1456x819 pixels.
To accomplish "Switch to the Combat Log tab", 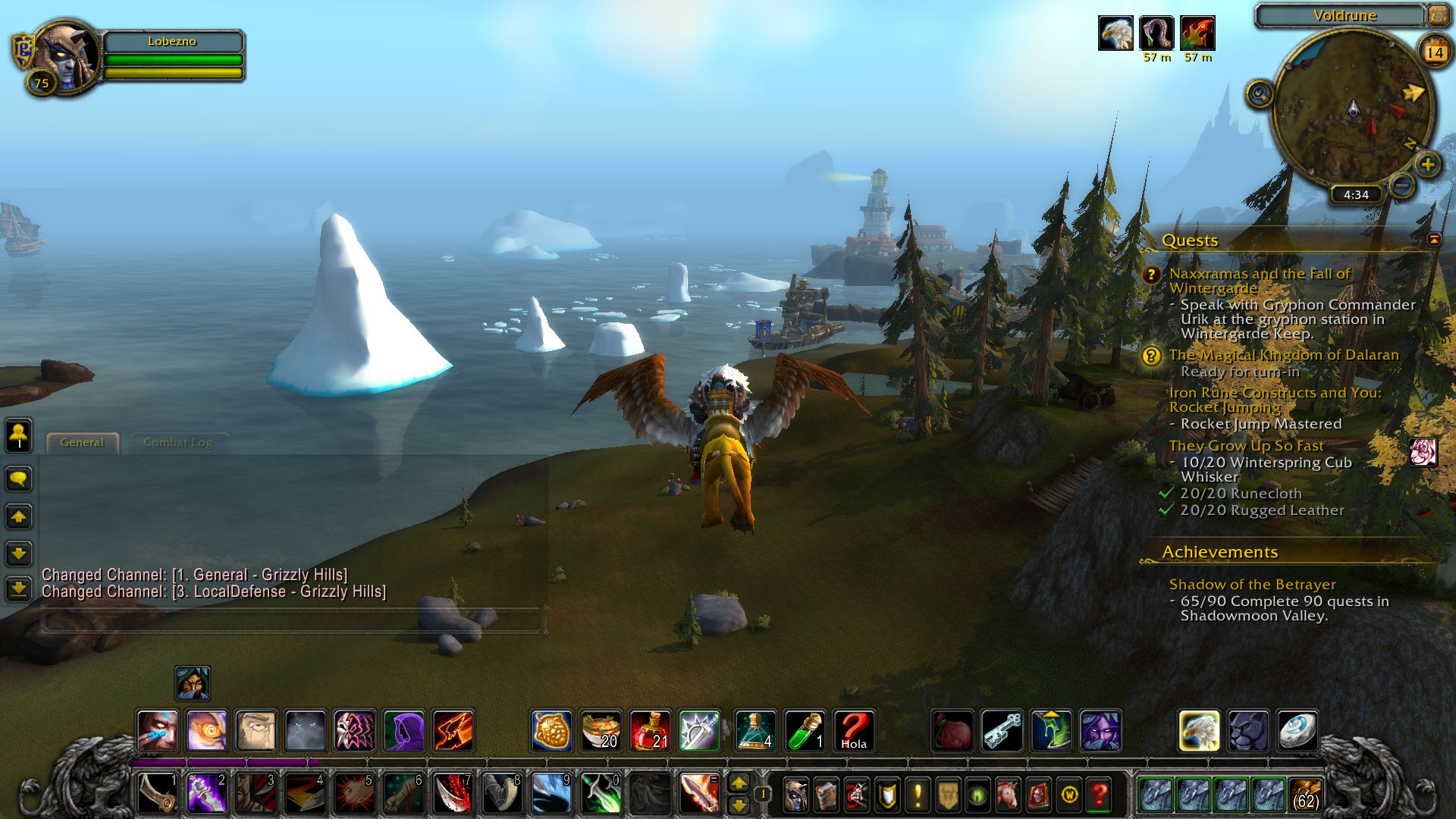I will point(177,443).
